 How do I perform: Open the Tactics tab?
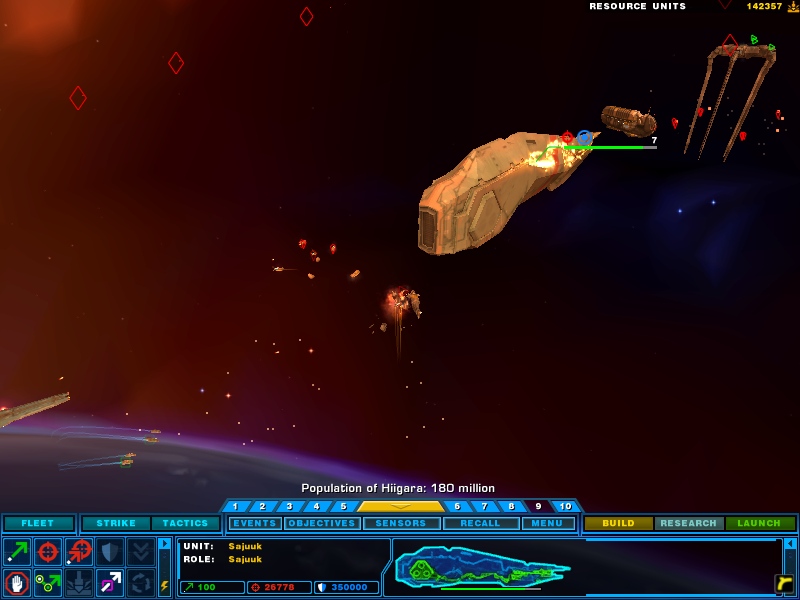tap(186, 523)
